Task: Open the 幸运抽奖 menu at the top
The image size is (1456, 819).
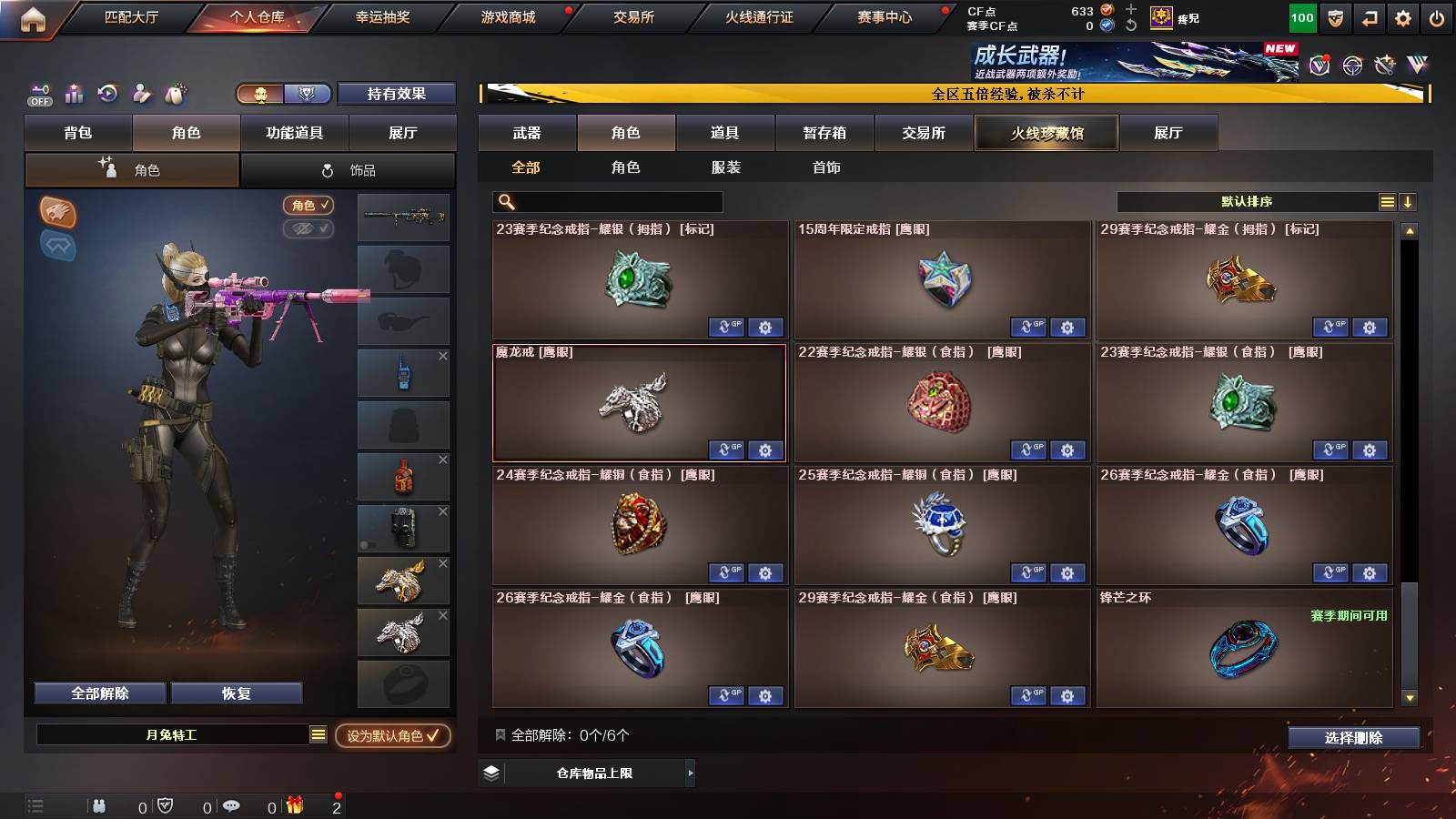Action: pyautogui.click(x=383, y=15)
